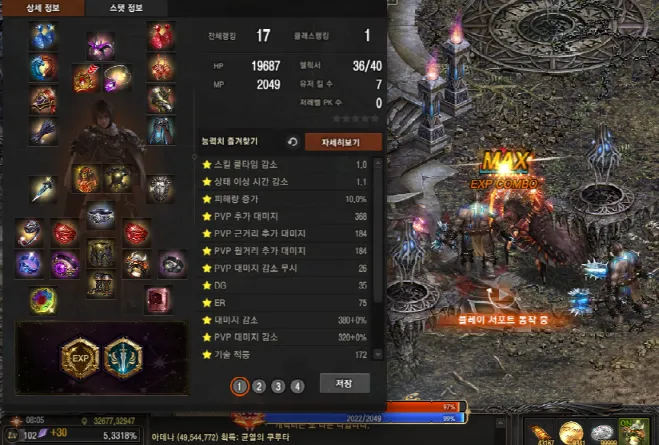This screenshot has height=445, width=659.
Task: Choose stat preset page 2
Action: click(x=259, y=386)
